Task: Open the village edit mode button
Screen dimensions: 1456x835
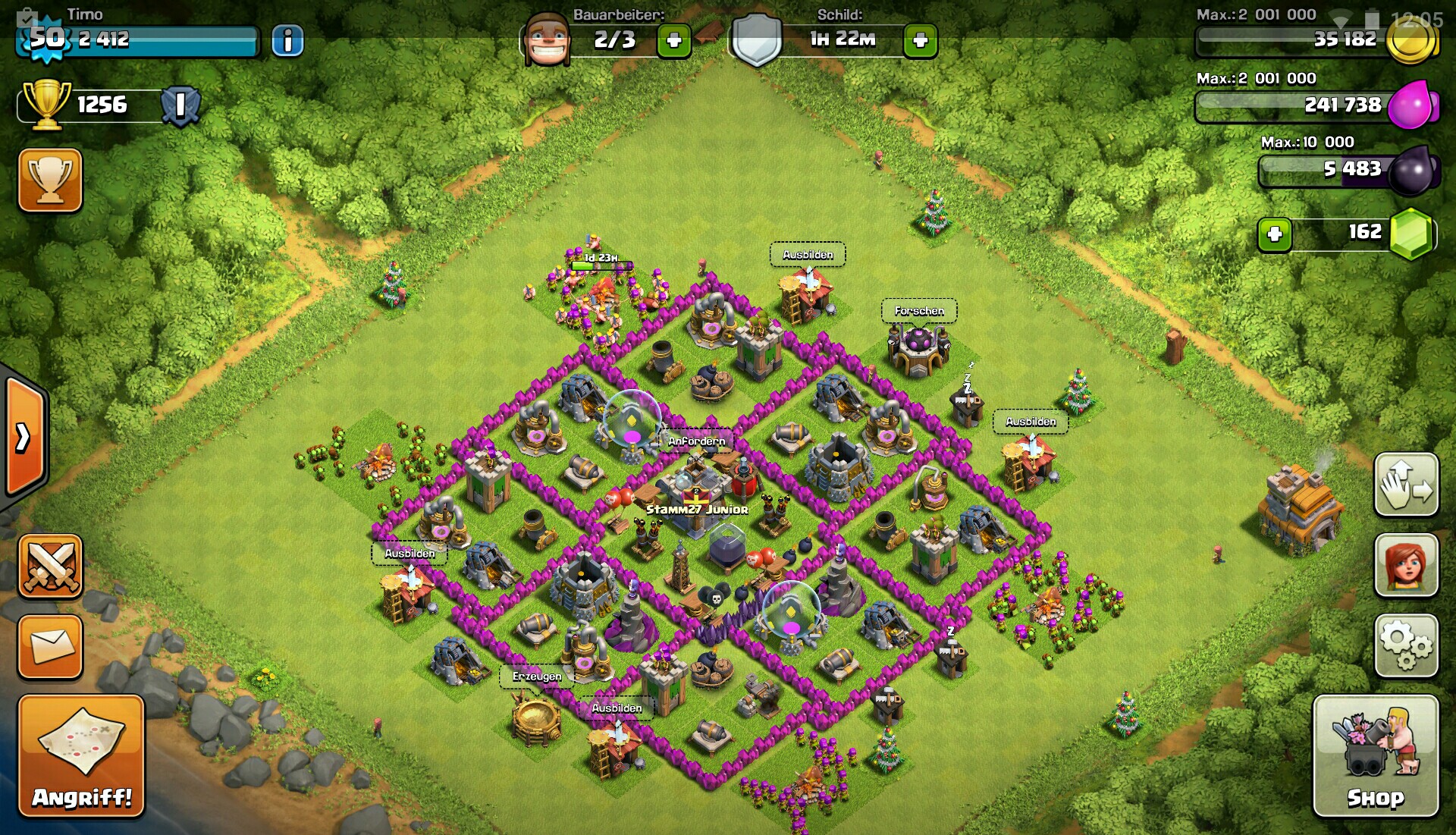Action: pos(1406,485)
